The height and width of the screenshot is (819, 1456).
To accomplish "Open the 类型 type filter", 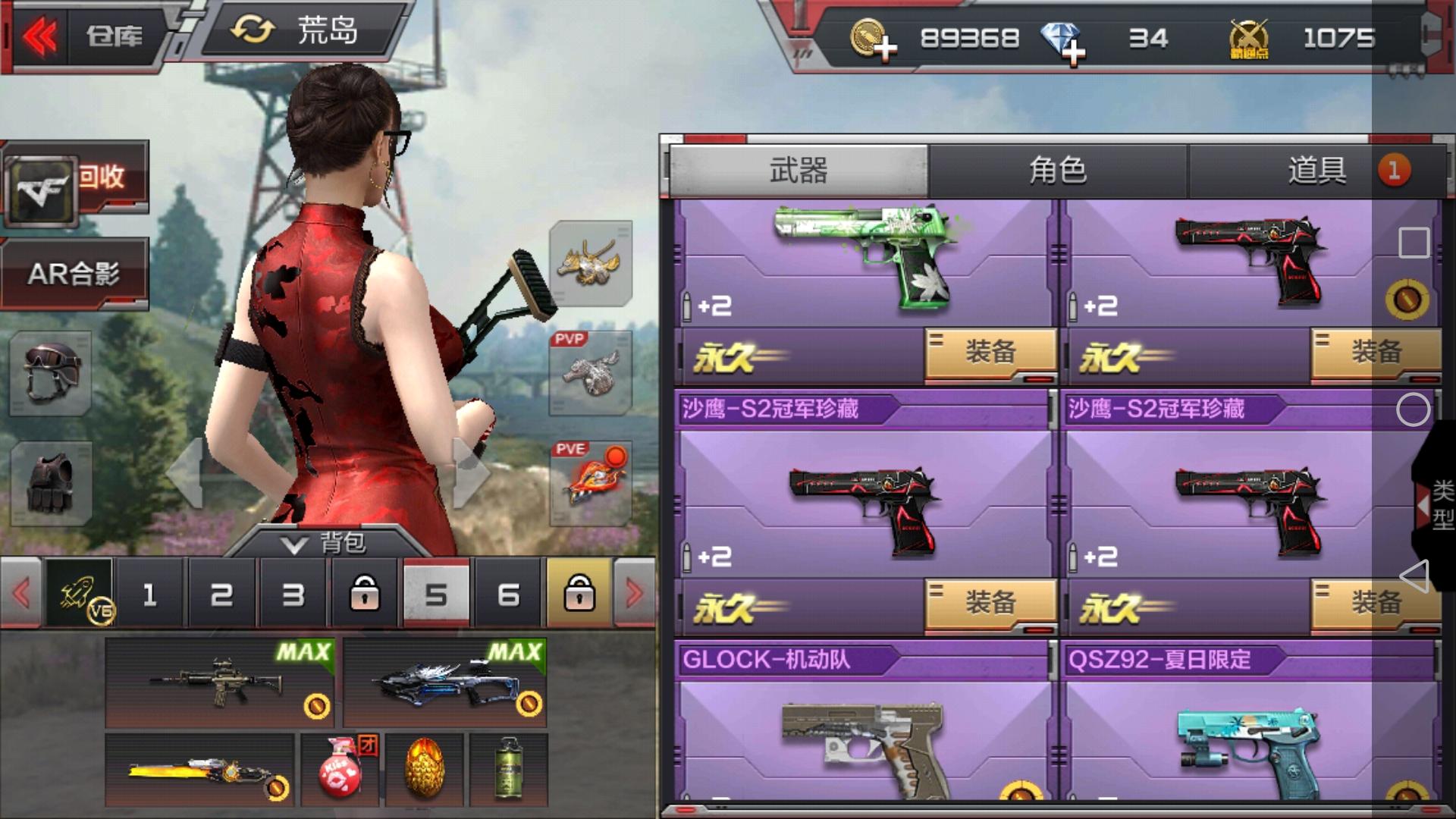I will 1437,504.
